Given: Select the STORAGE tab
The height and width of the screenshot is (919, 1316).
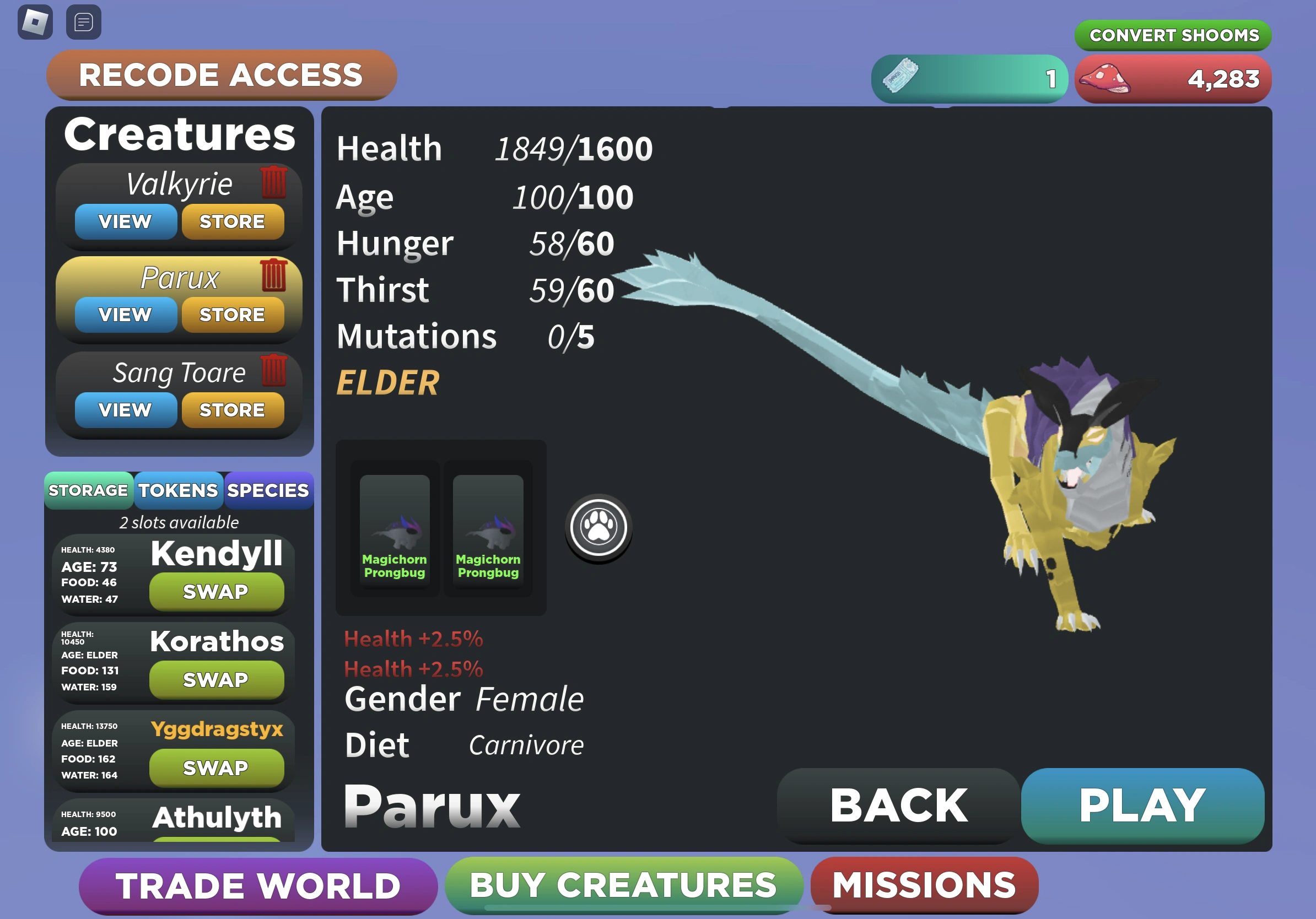Looking at the screenshot, I should pyautogui.click(x=89, y=490).
